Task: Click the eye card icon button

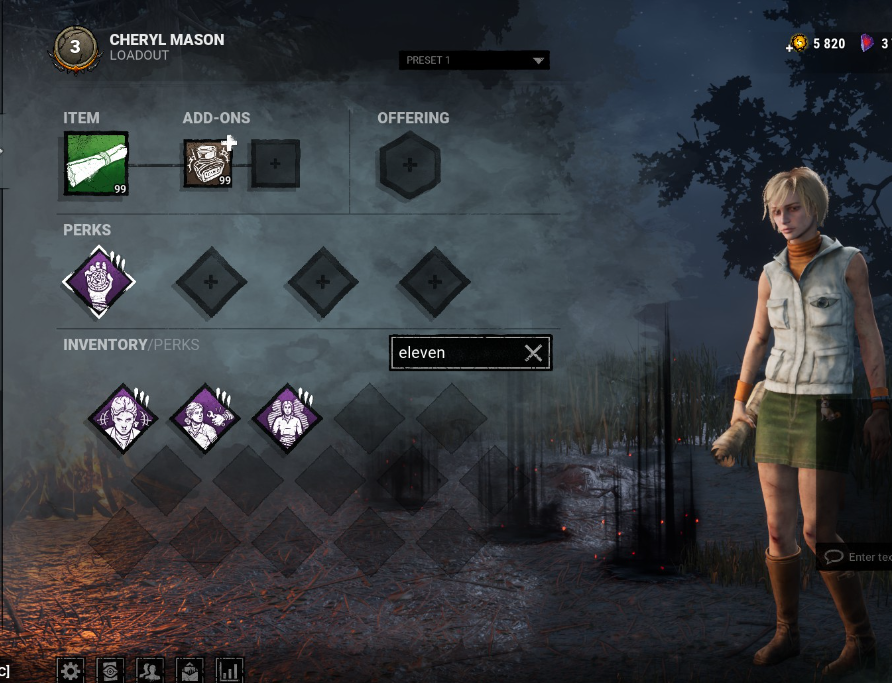Action: tap(109, 670)
